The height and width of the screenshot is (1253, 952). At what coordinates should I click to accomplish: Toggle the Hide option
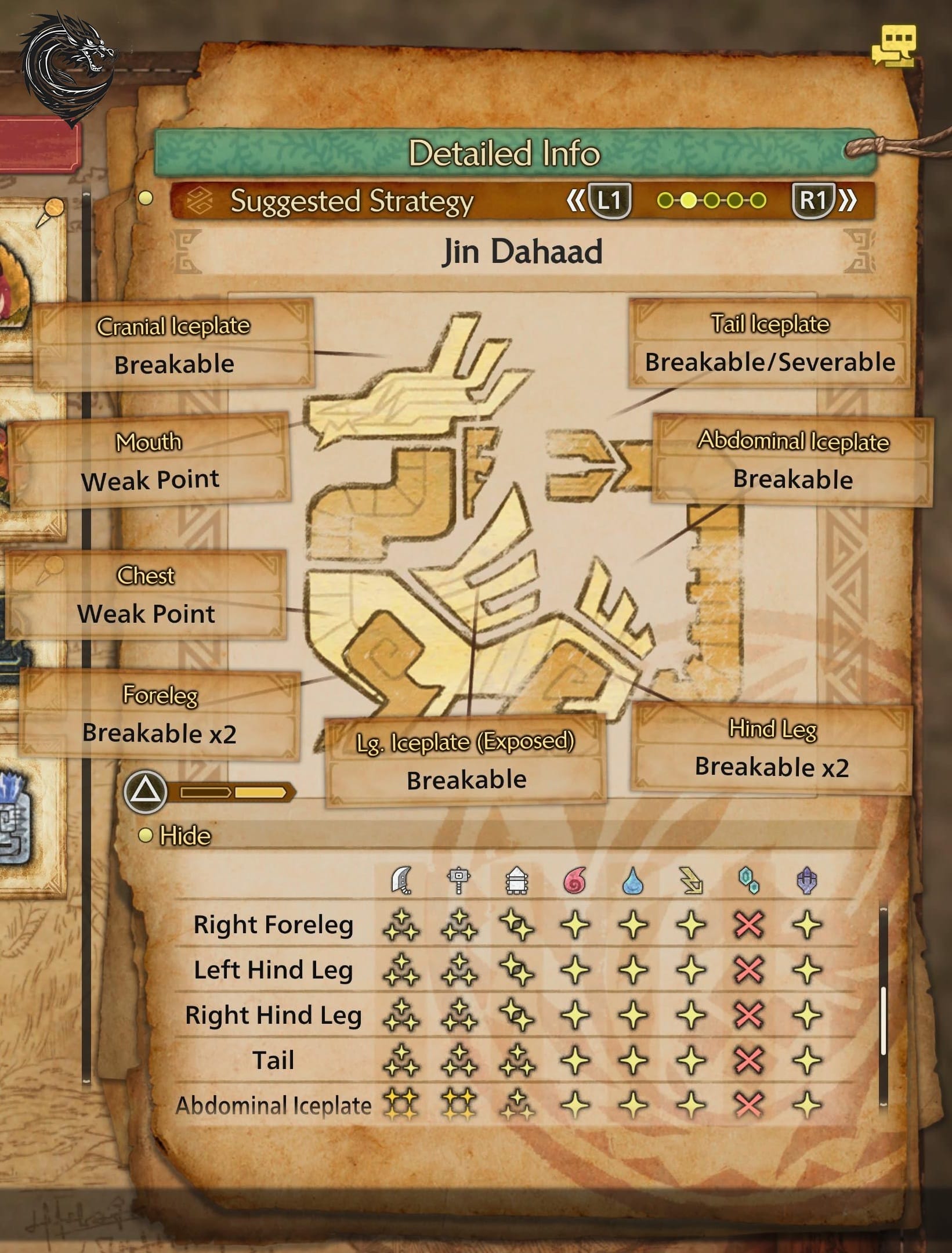(x=184, y=836)
